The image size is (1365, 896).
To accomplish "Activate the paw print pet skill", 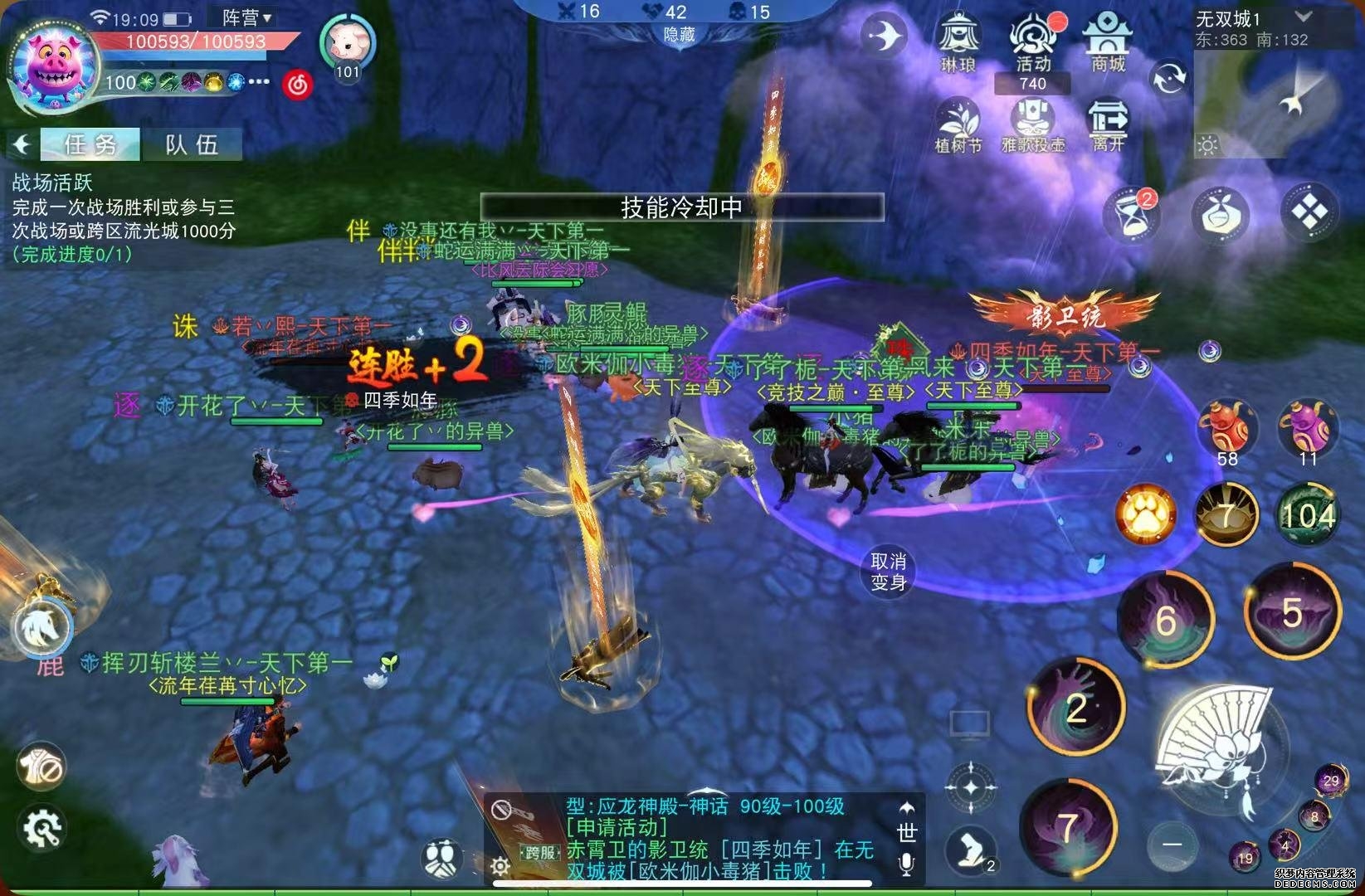I will tap(1146, 516).
